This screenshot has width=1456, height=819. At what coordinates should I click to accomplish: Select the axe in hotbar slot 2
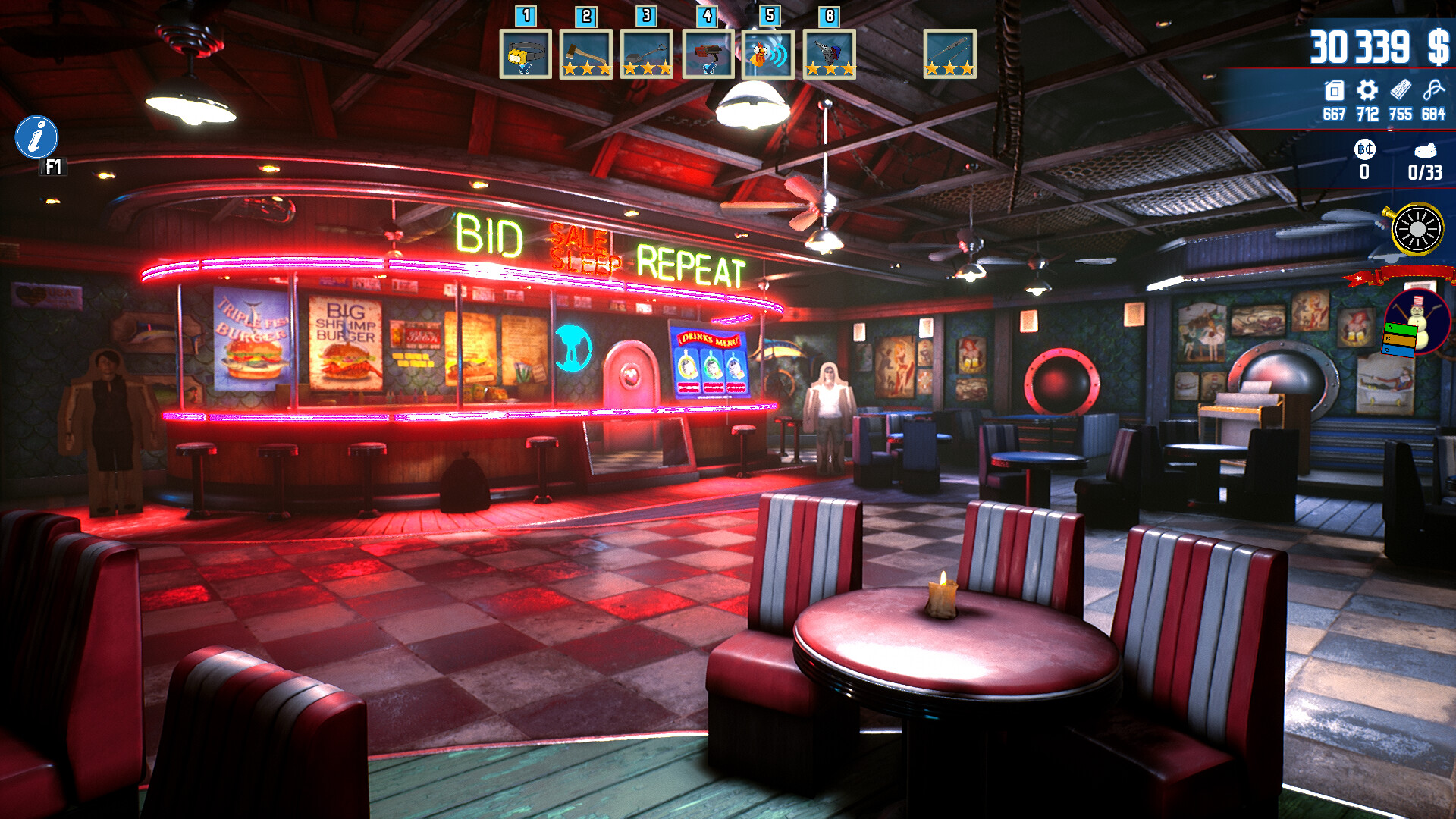586,55
